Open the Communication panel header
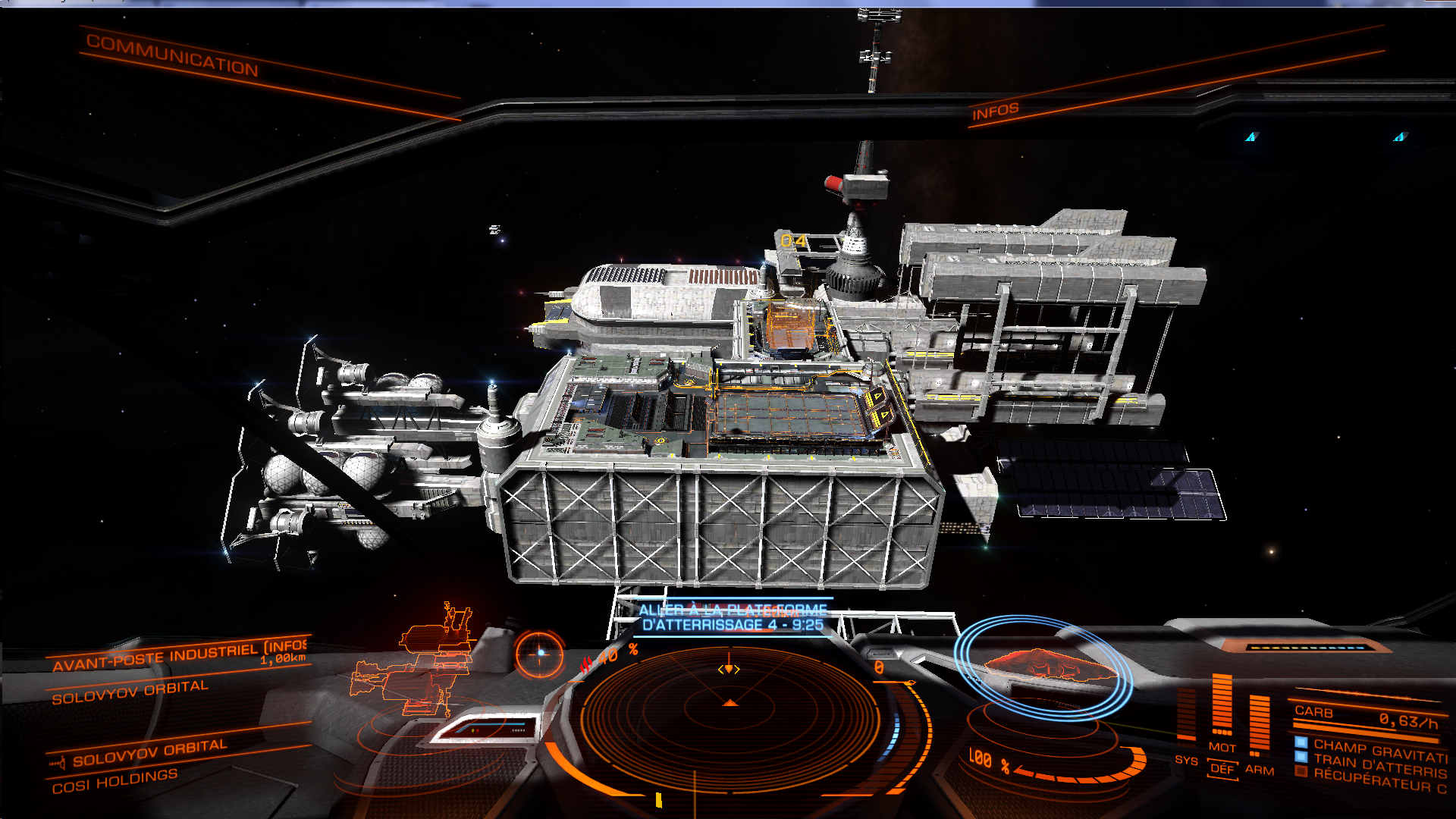Image resolution: width=1456 pixels, height=819 pixels. 172,55
